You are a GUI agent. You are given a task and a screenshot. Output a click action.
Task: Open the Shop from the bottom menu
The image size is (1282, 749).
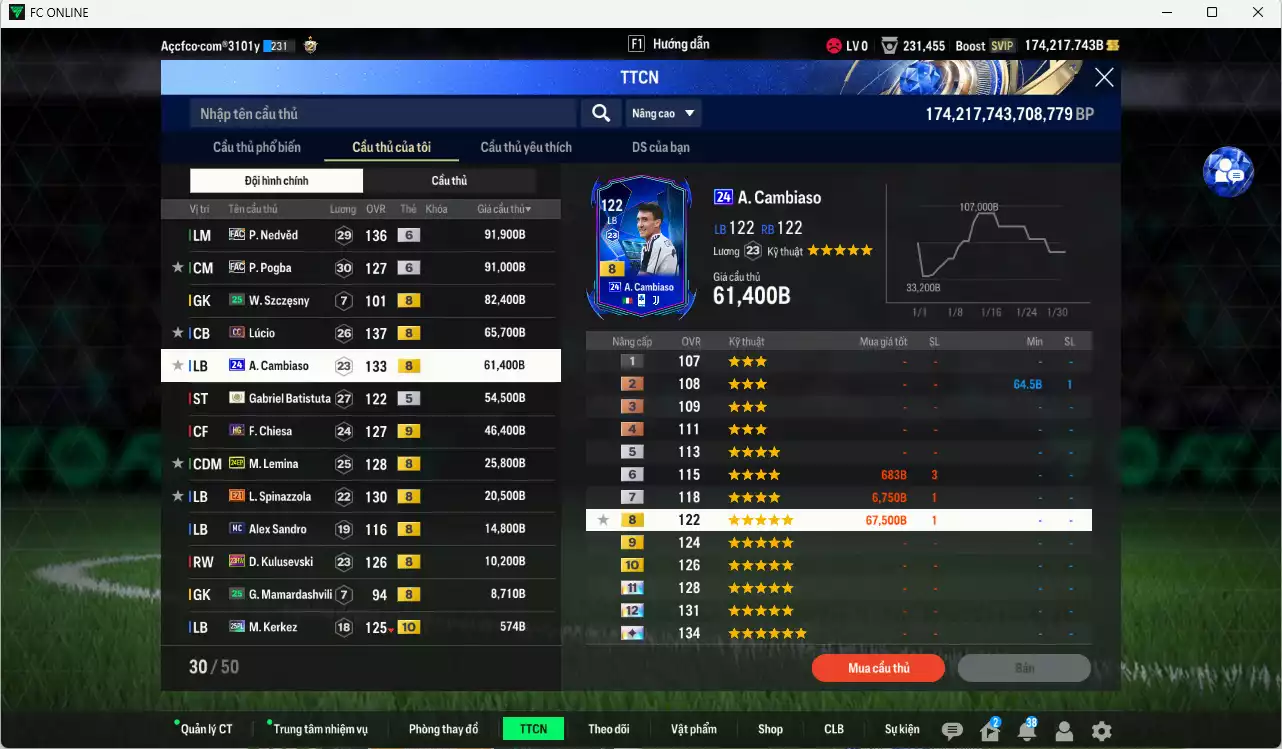[770, 728]
